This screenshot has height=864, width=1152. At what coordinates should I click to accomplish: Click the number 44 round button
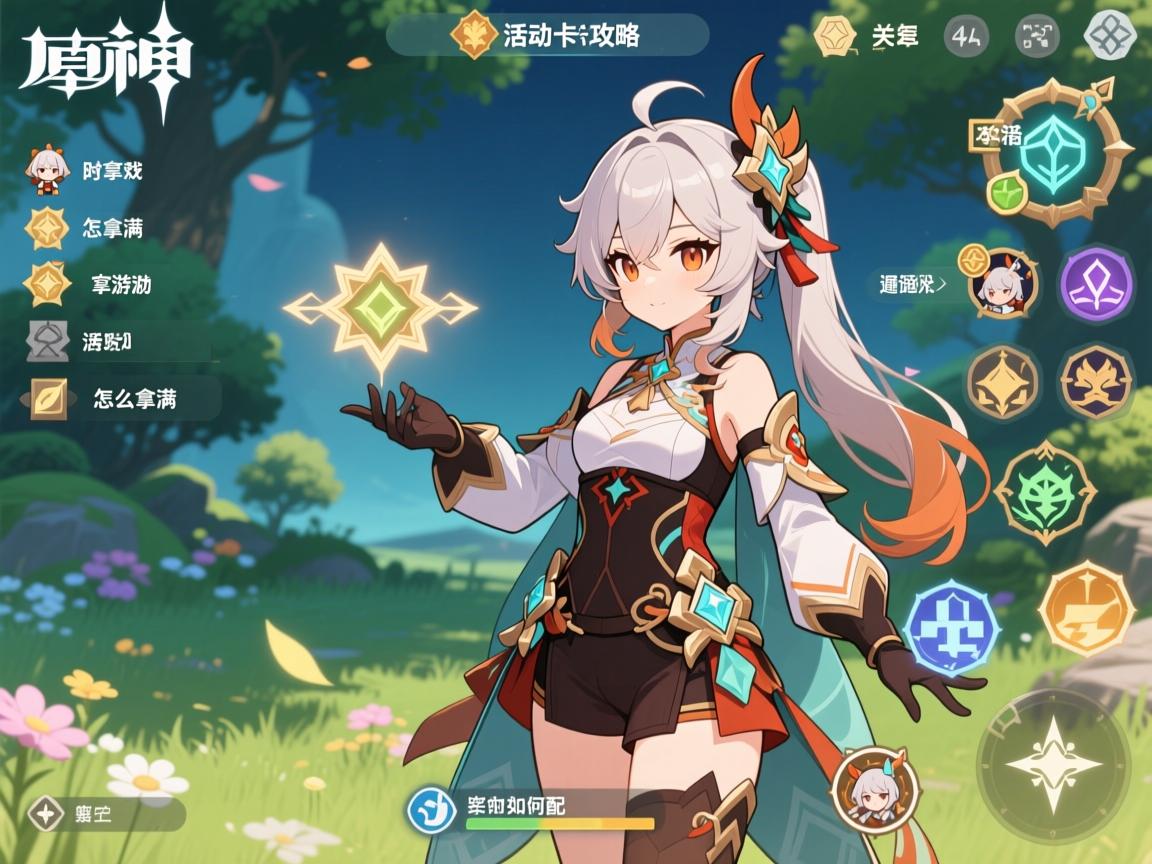pyautogui.click(x=966, y=37)
